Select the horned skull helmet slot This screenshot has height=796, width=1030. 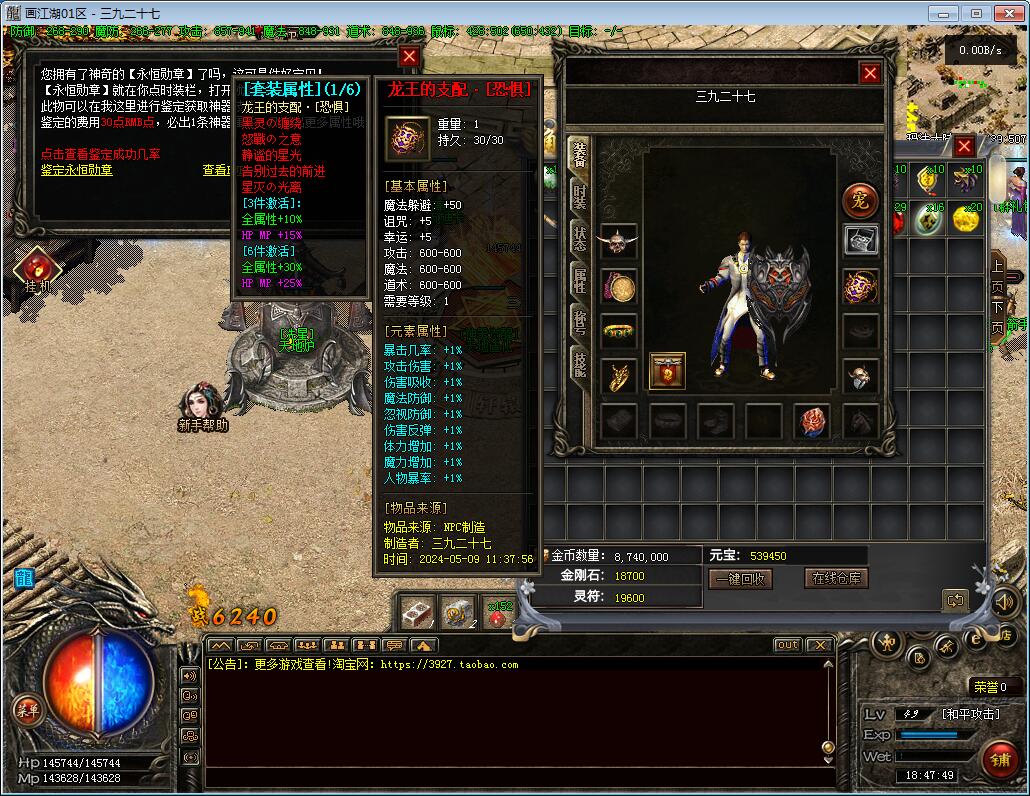(x=618, y=242)
